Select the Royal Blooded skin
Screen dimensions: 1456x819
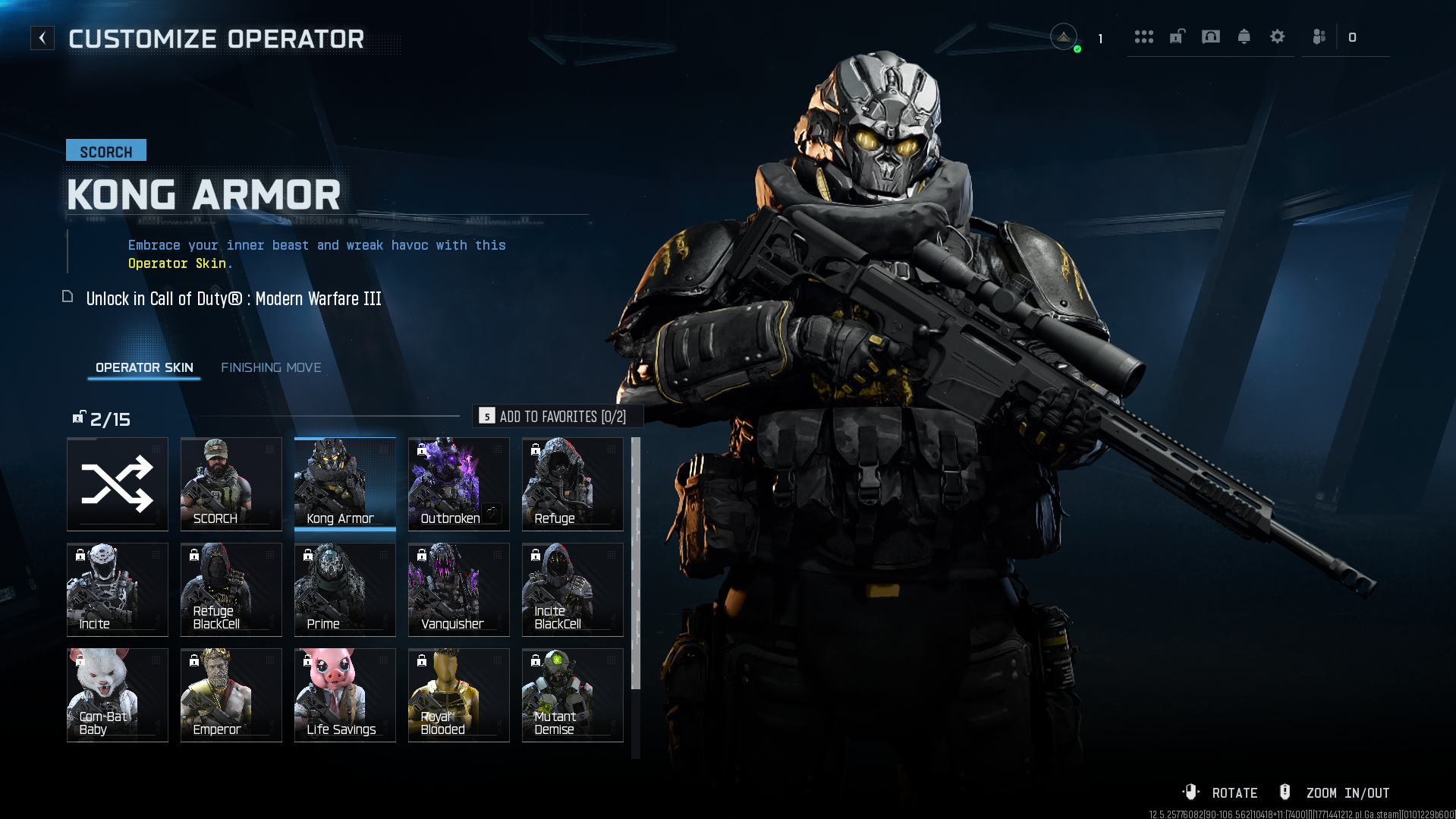click(459, 695)
